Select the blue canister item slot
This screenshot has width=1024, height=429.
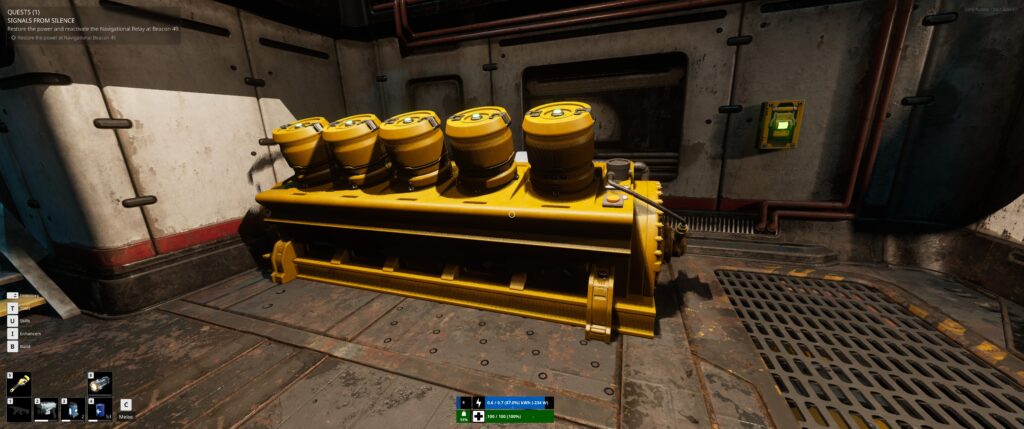(100, 409)
